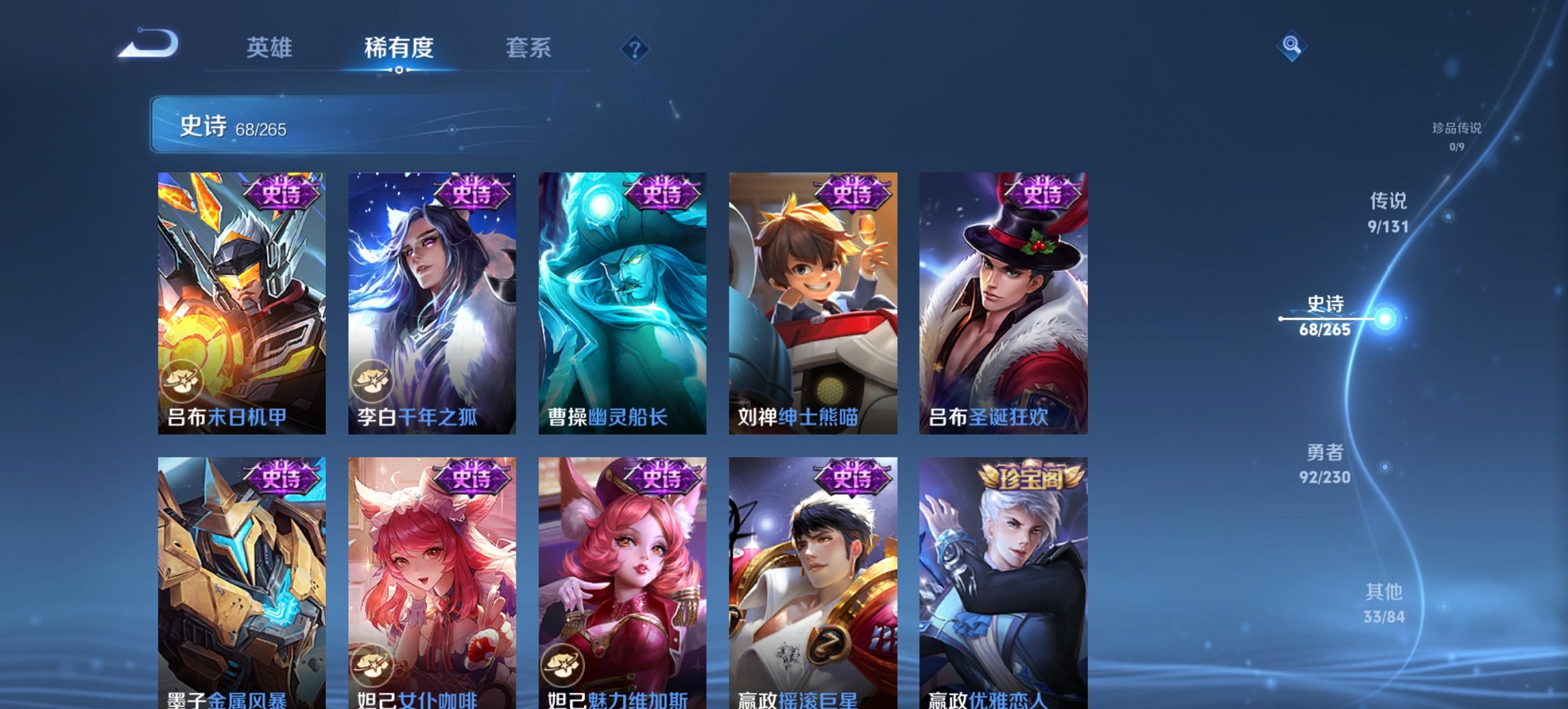Viewport: 1568px width, 709px height.
Task: Open the search magnifier at top right
Action: tap(1291, 44)
